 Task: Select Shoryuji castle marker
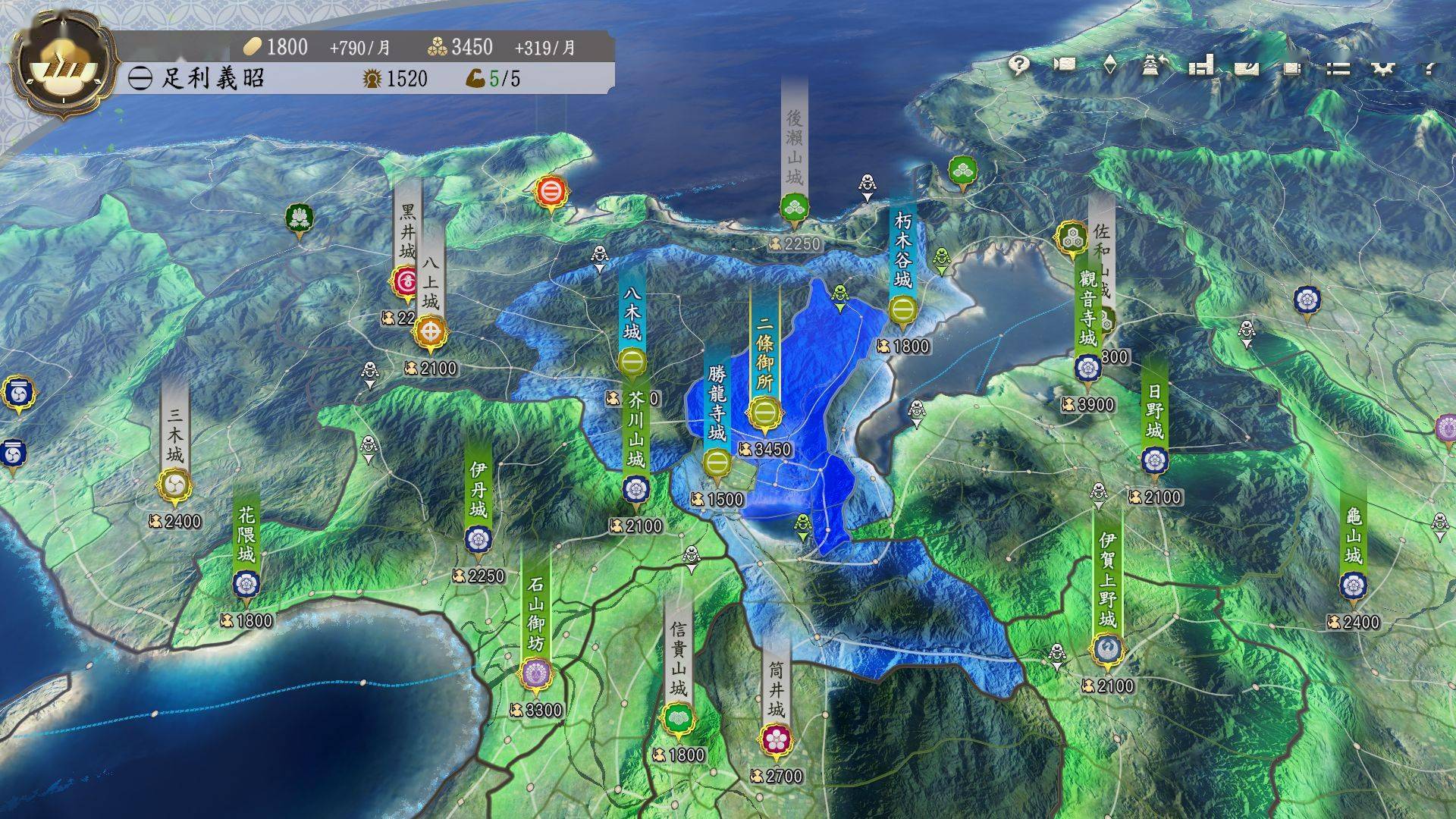(x=717, y=463)
